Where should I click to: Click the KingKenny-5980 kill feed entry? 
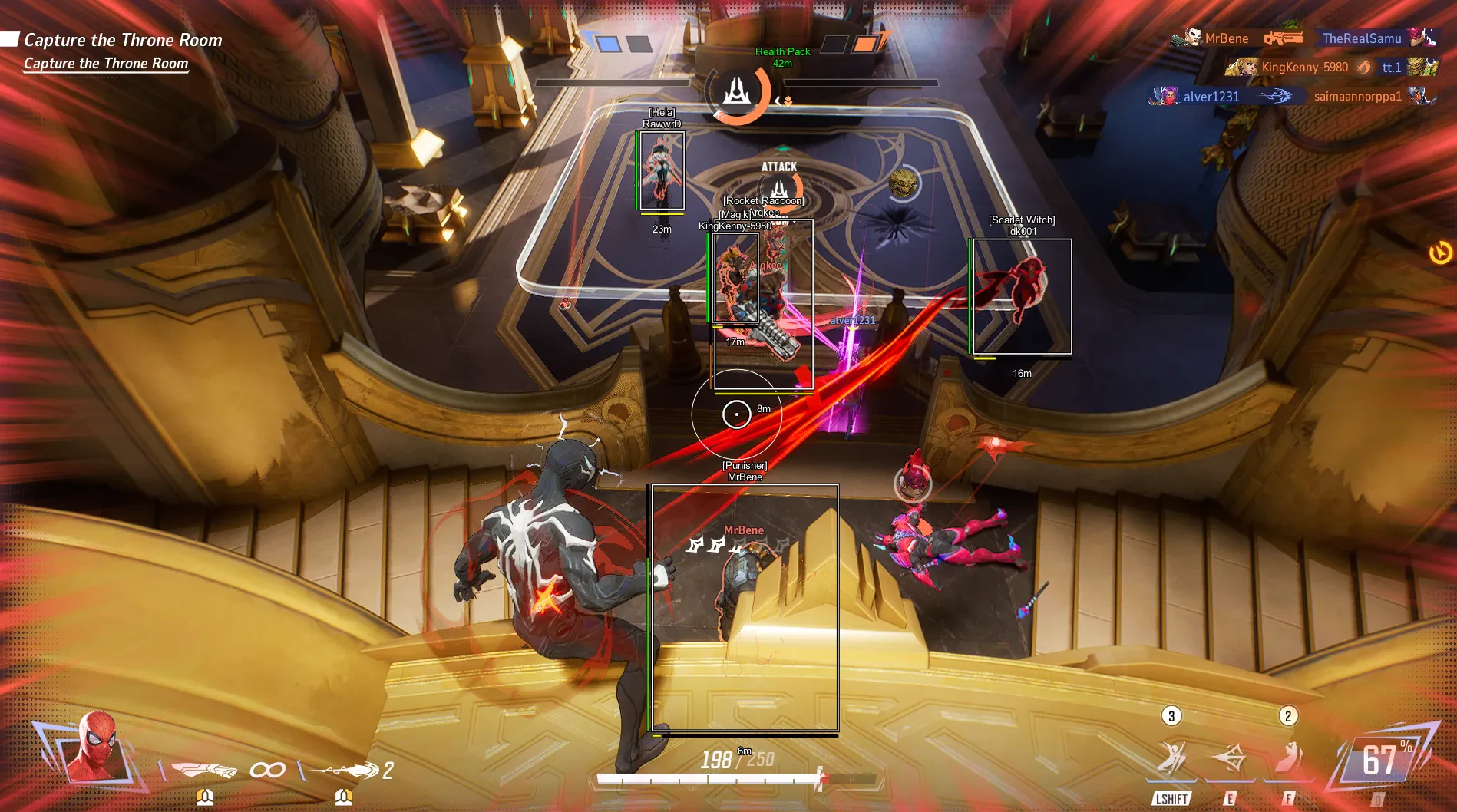[1303, 68]
